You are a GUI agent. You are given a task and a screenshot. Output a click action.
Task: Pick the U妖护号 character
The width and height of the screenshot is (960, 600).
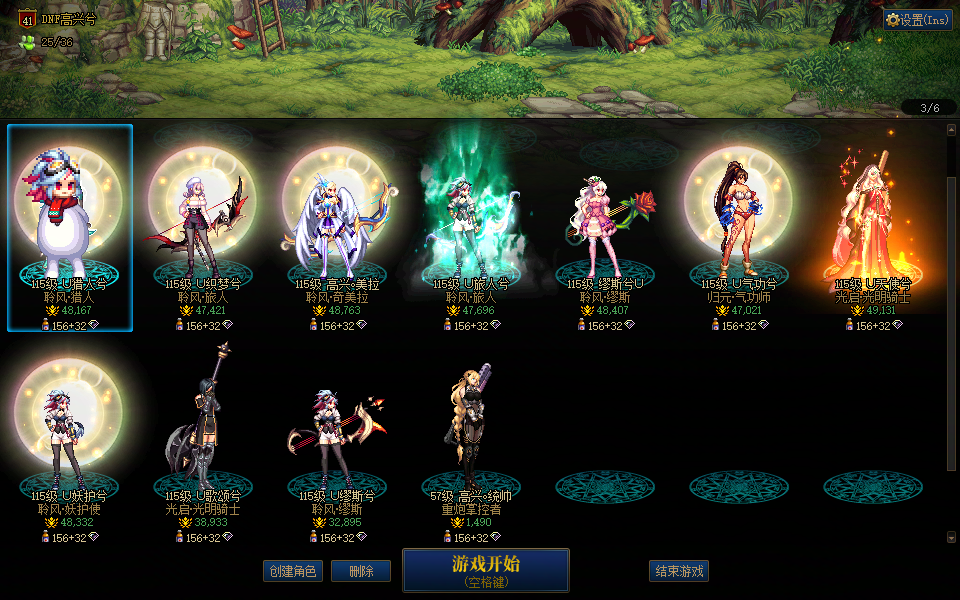(70, 440)
